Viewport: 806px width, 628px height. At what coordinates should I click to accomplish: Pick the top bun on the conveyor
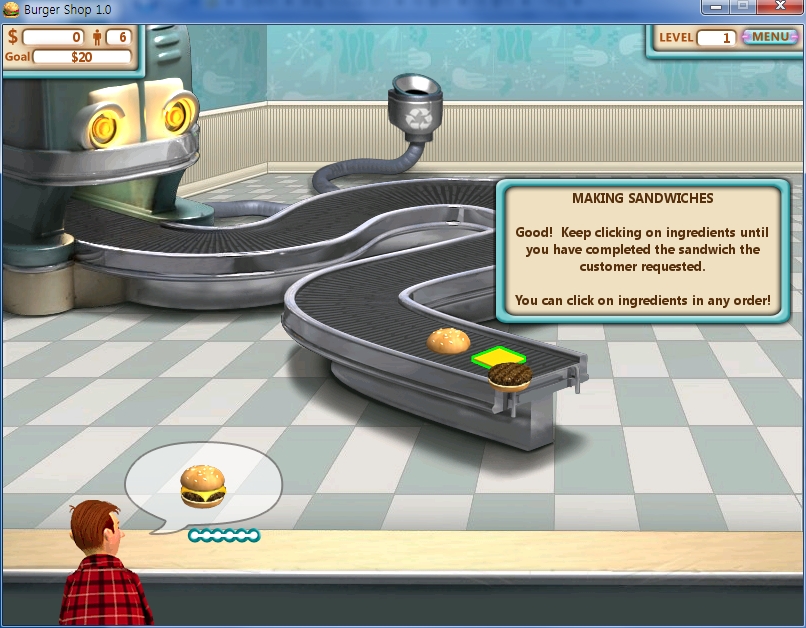coord(448,342)
